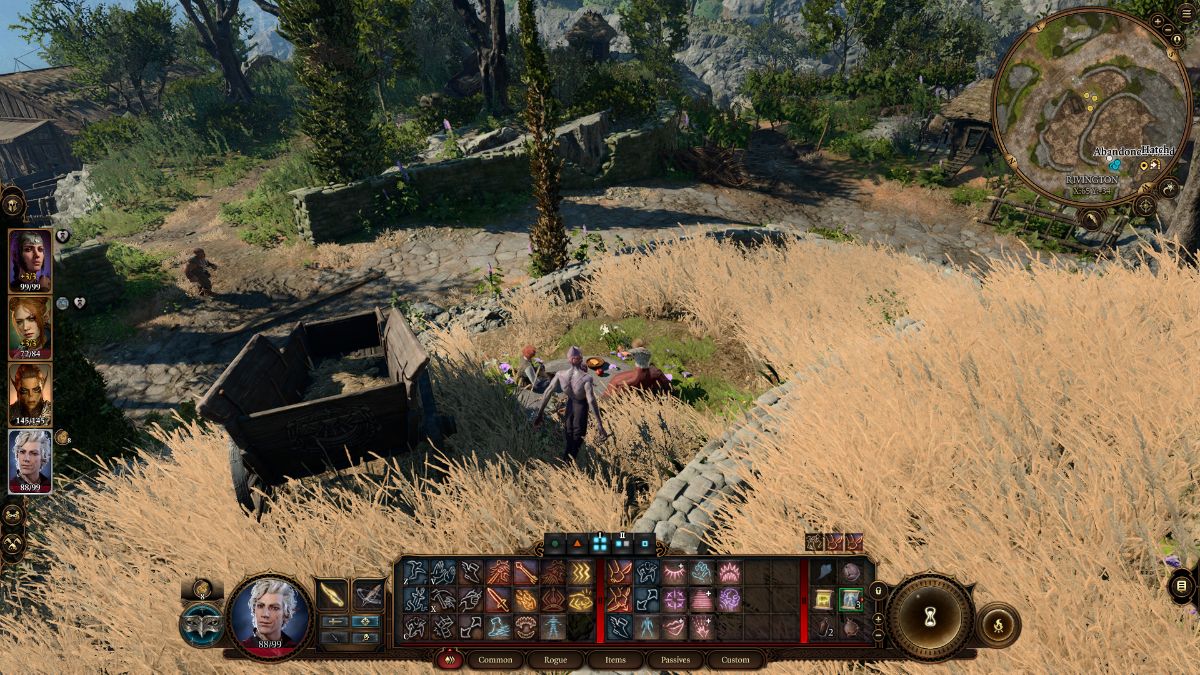Use the scroll item in the hotbar
Image resolution: width=1200 pixels, height=675 pixels.
(823, 599)
